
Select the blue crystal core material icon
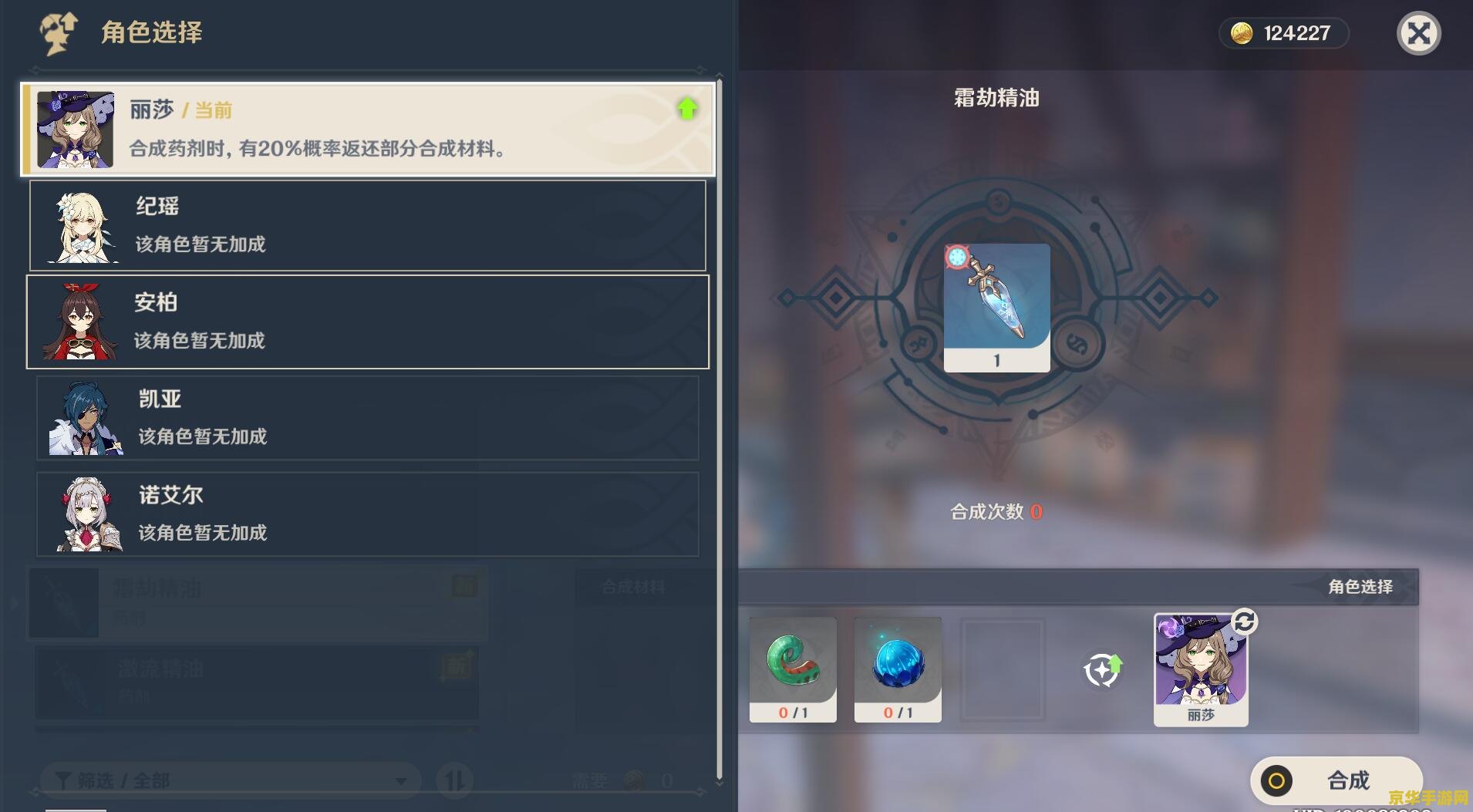click(x=898, y=663)
